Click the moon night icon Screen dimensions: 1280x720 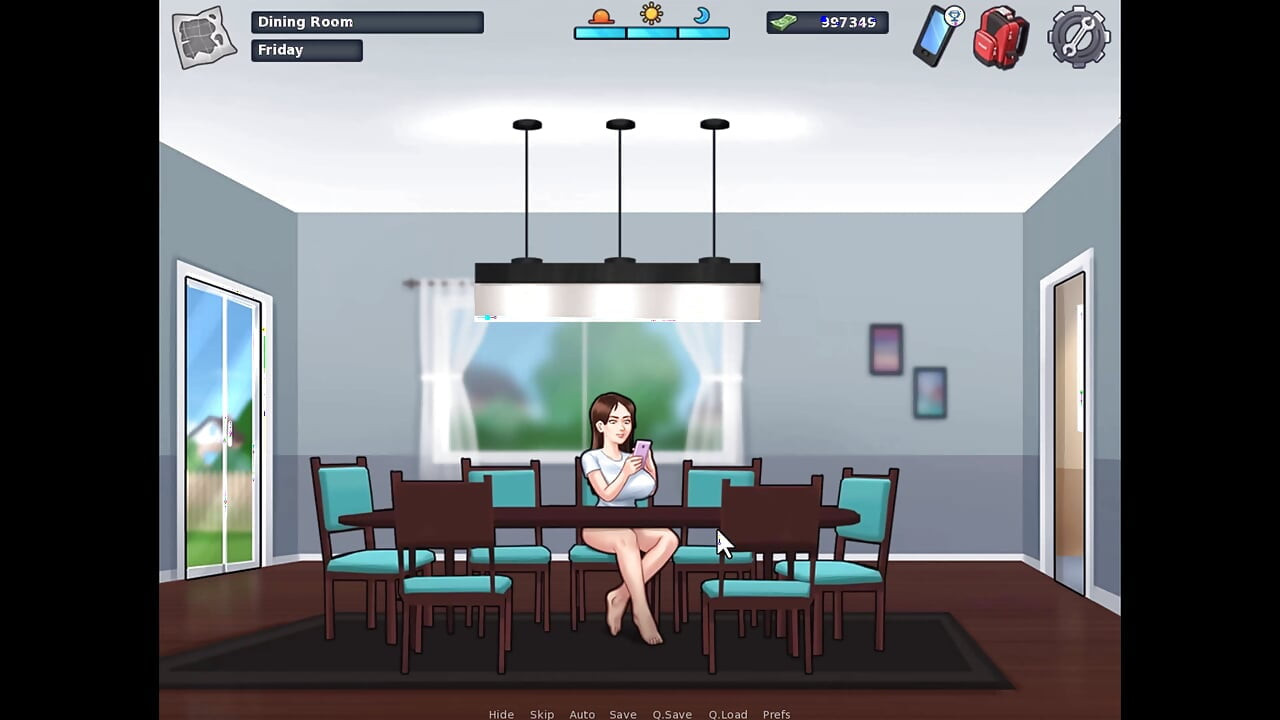[702, 16]
